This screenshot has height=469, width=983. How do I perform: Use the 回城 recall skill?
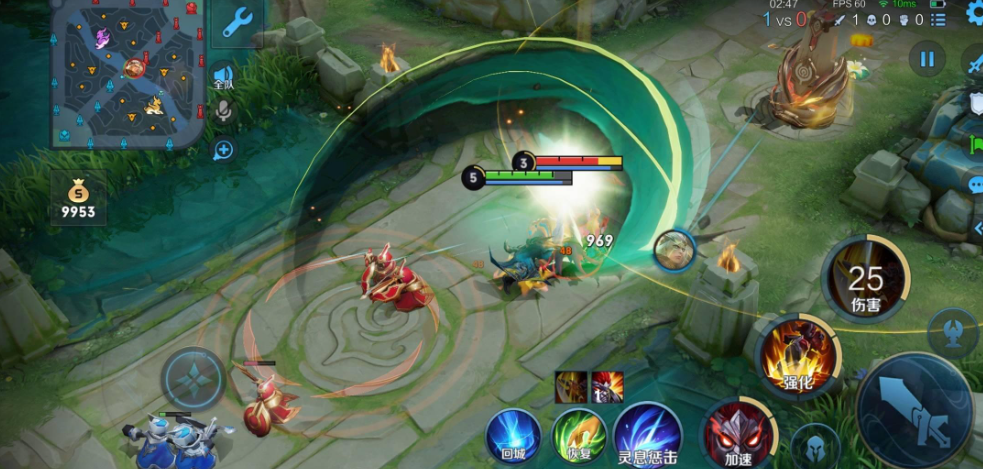512,436
